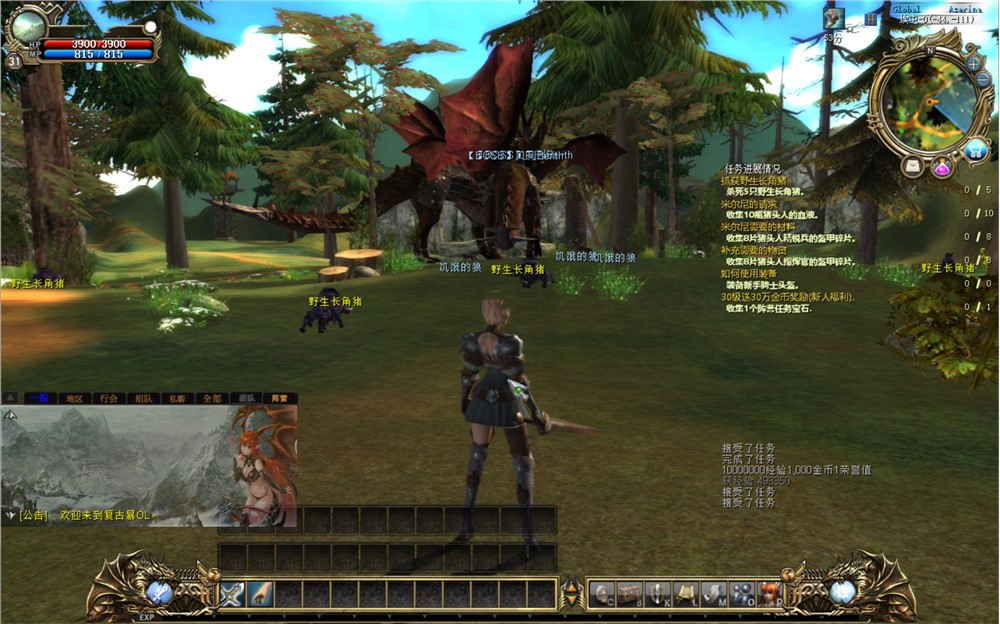1000x624 pixels.
Task: Click the character portrait orb at top-left
Action: [27, 25]
